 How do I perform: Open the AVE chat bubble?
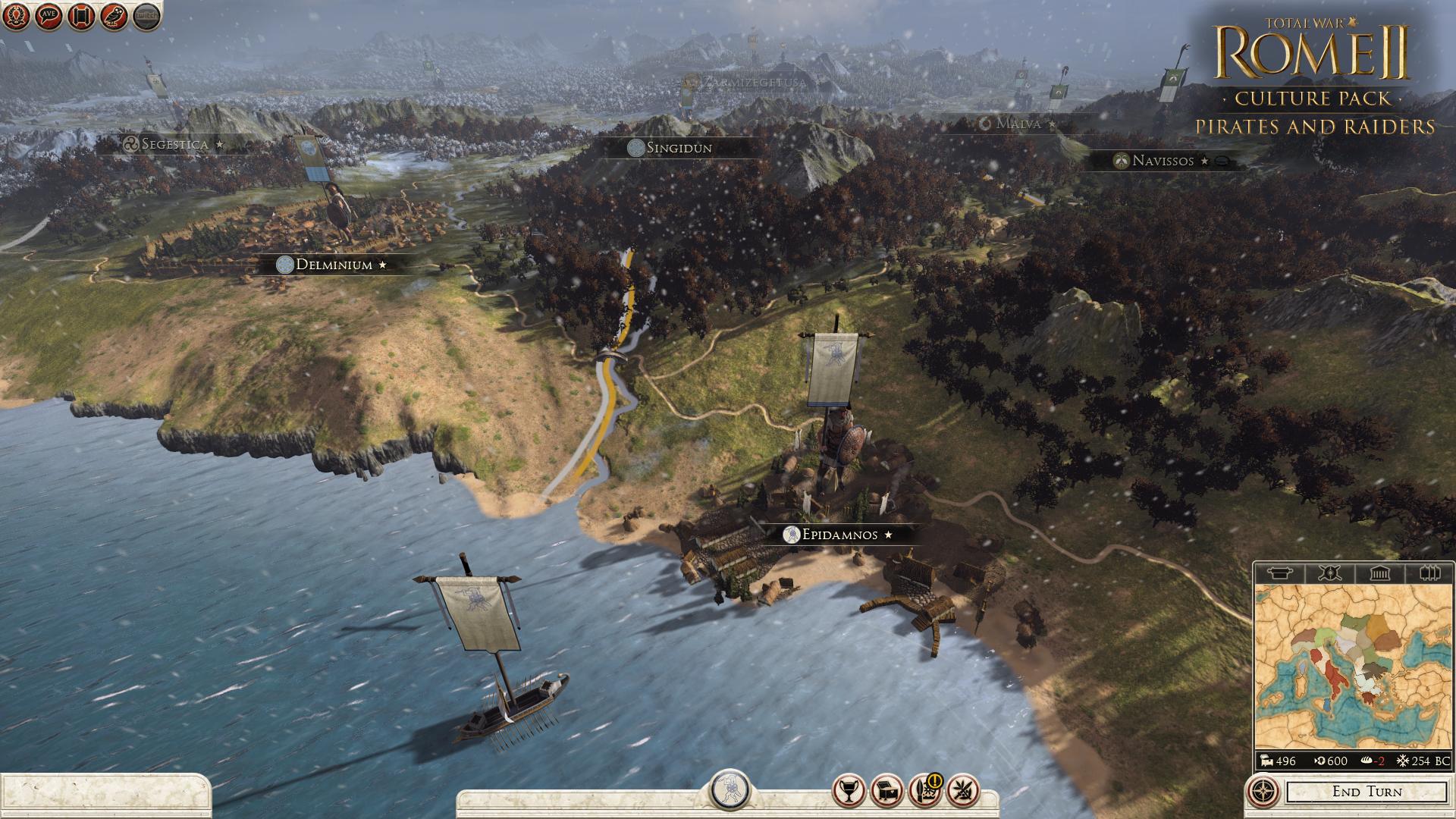point(49,16)
